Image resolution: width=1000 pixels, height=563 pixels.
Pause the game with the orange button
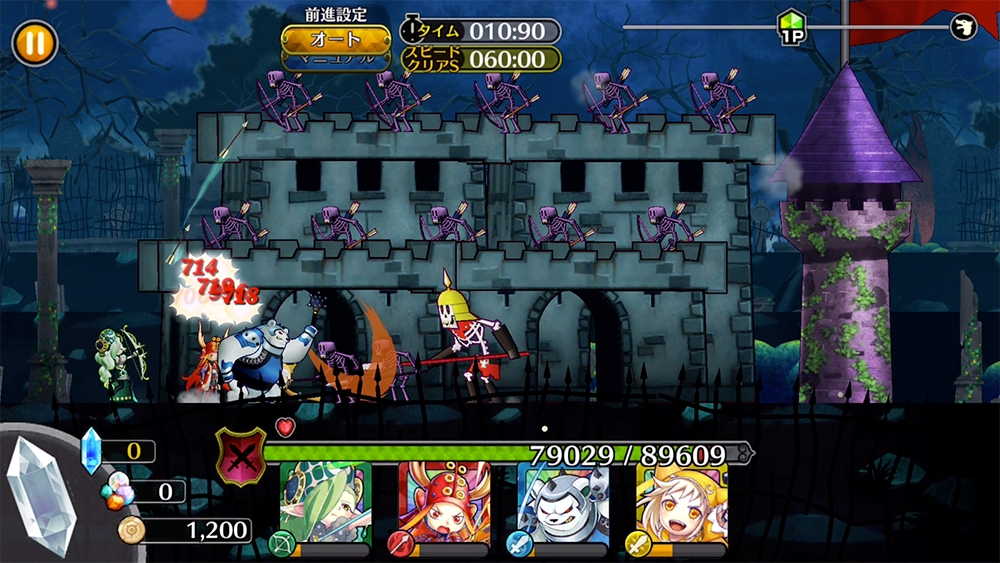point(35,44)
